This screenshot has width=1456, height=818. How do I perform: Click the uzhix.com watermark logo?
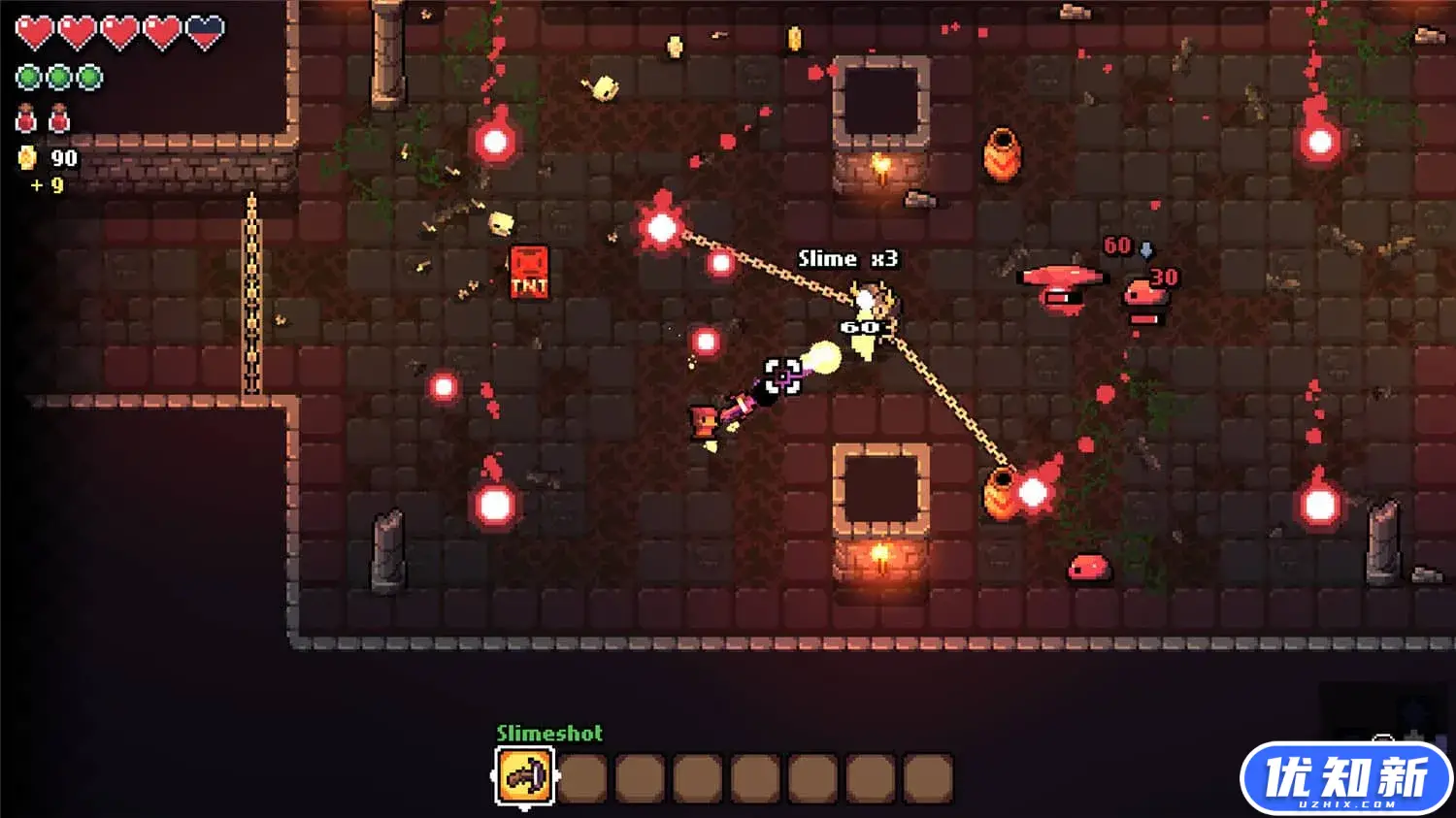(x=1345, y=779)
